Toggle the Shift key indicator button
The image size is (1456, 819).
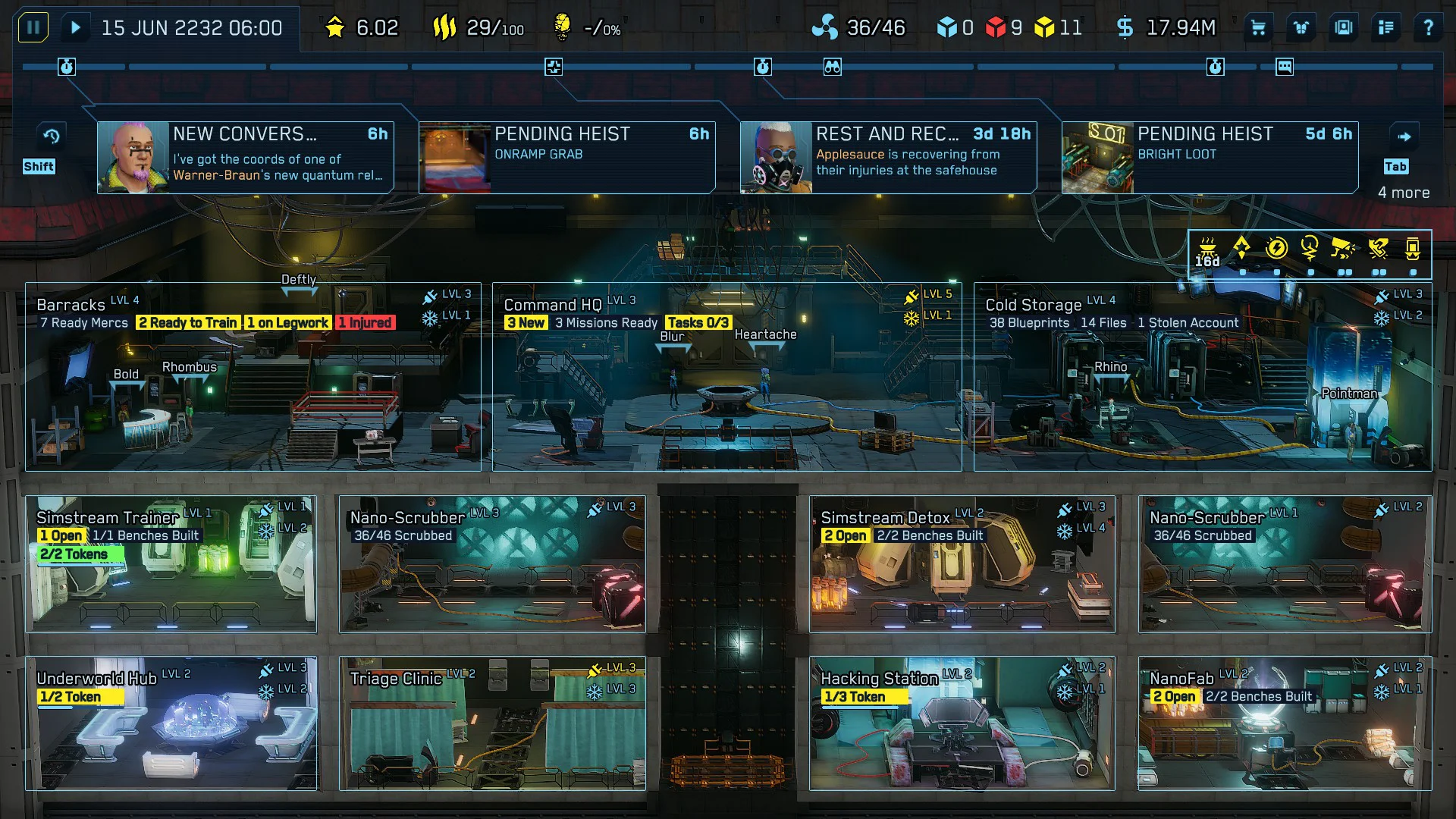40,166
